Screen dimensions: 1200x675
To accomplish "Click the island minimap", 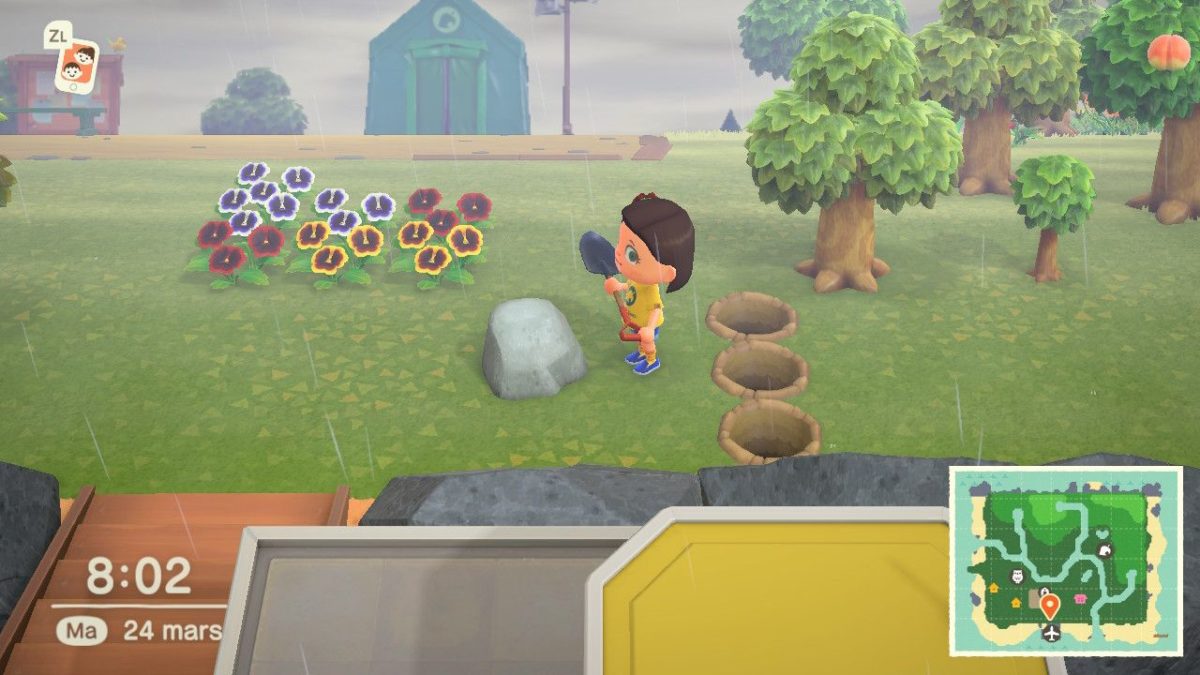I will click(x=1065, y=561).
